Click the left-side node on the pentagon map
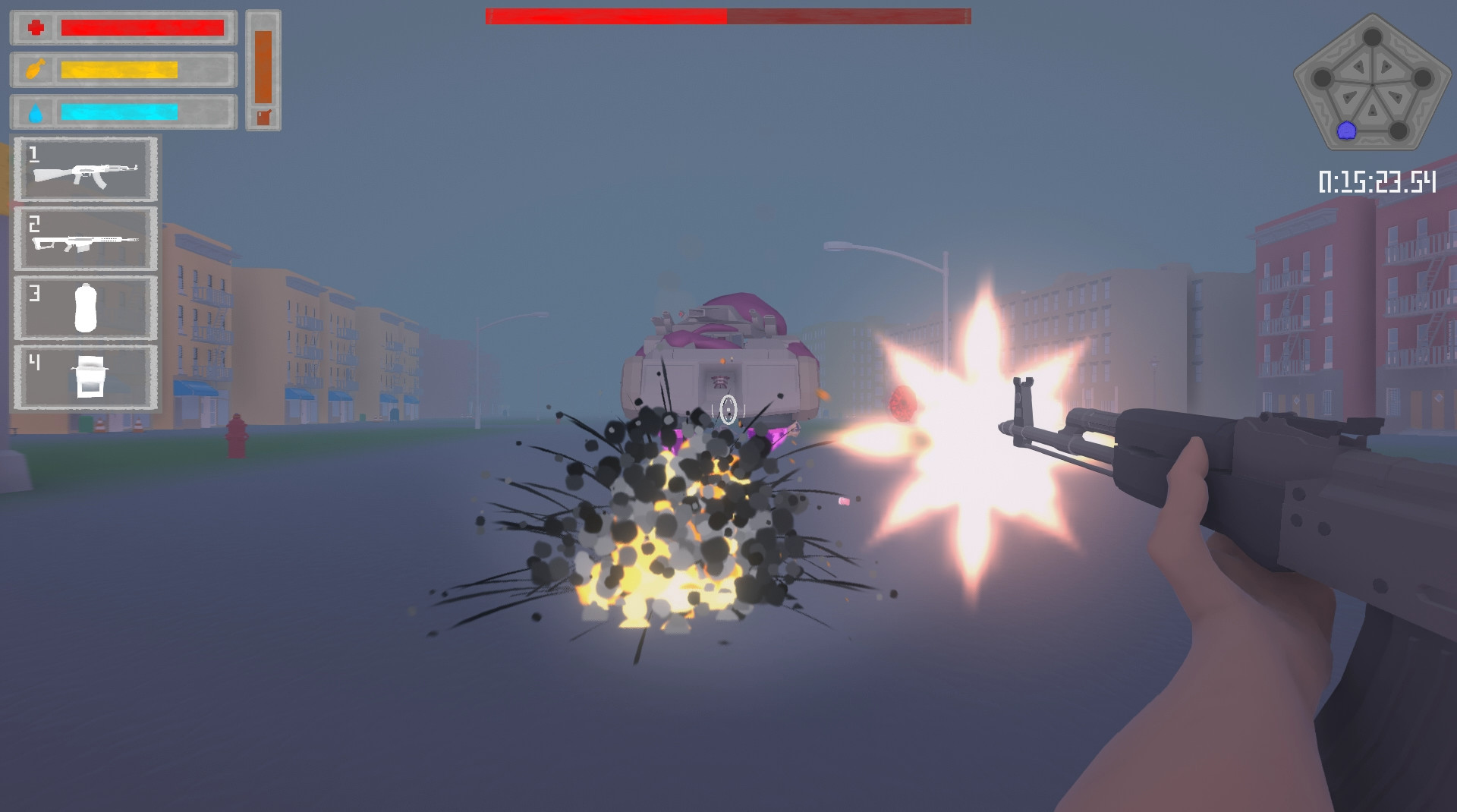1457x812 pixels. pos(1323,77)
